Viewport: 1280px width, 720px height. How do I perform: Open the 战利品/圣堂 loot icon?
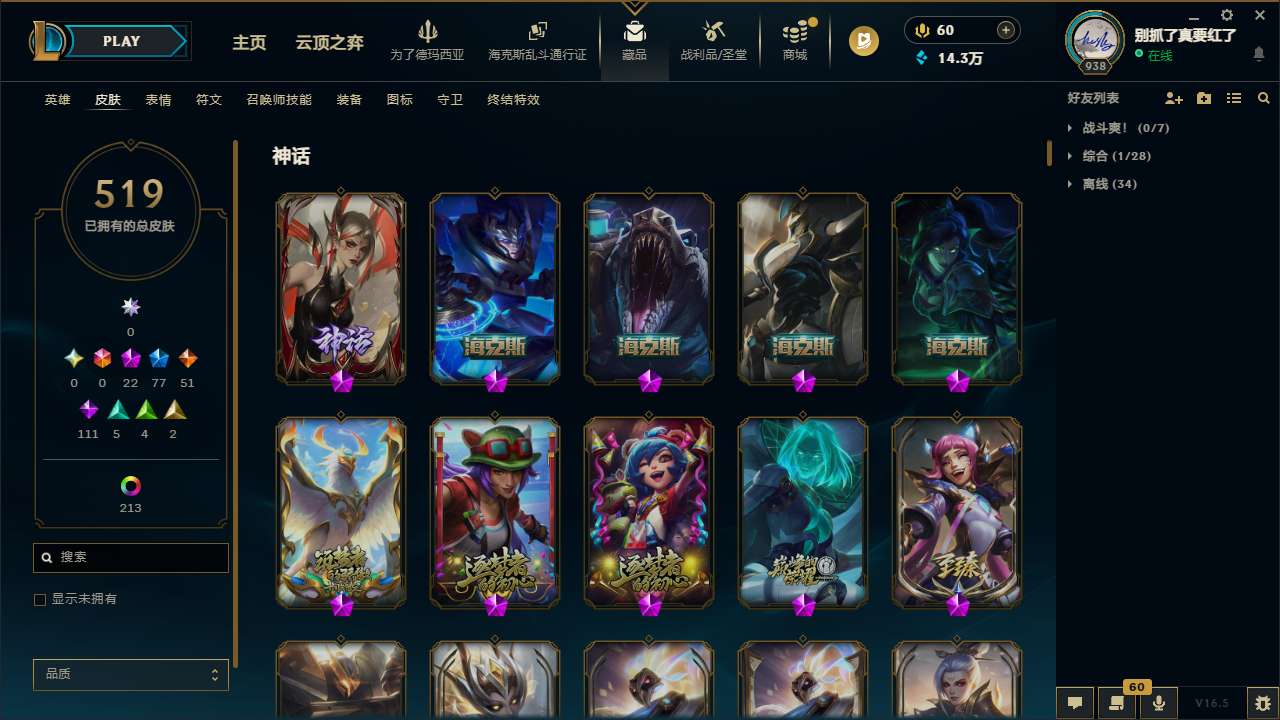713,30
